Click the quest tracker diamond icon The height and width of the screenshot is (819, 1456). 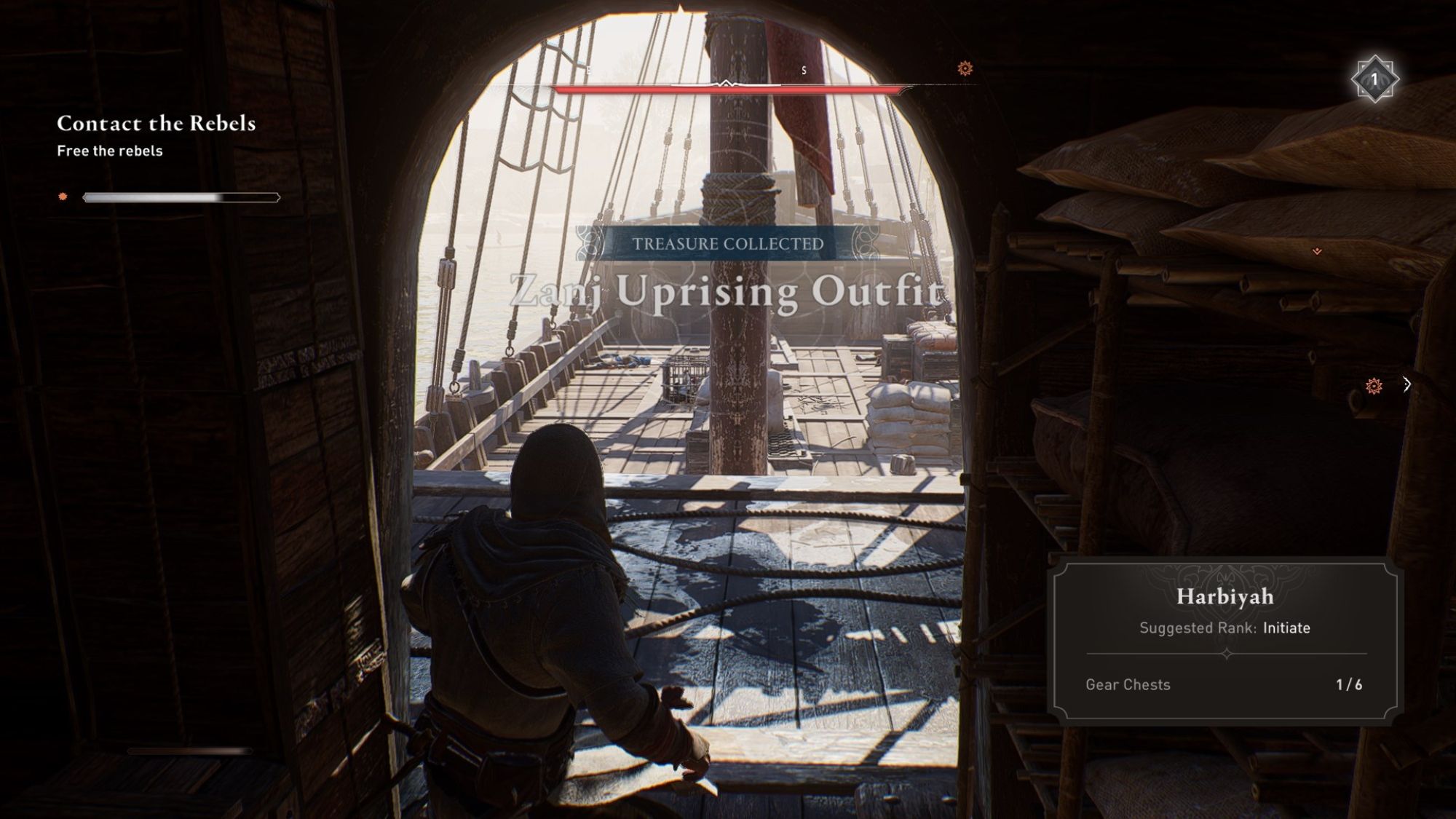pyautogui.click(x=63, y=195)
